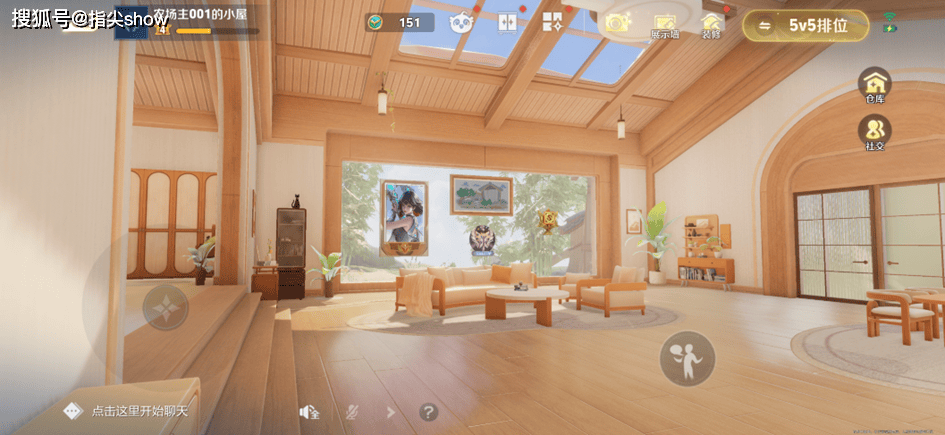Open the 展示墙 display wall
The width and height of the screenshot is (945, 435).
(x=665, y=25)
